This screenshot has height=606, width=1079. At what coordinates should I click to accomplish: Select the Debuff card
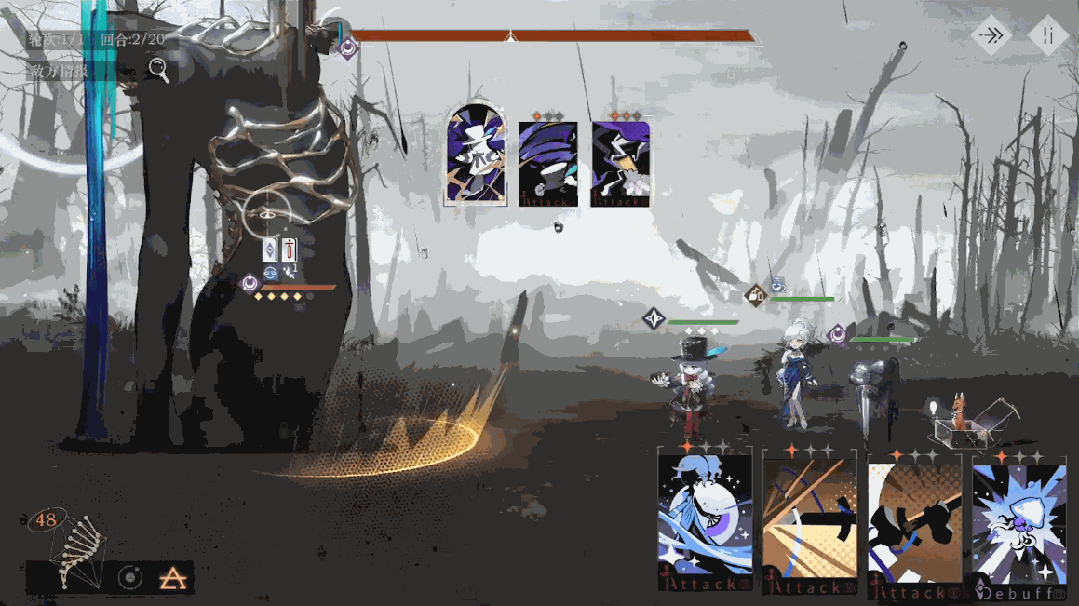click(x=1019, y=525)
